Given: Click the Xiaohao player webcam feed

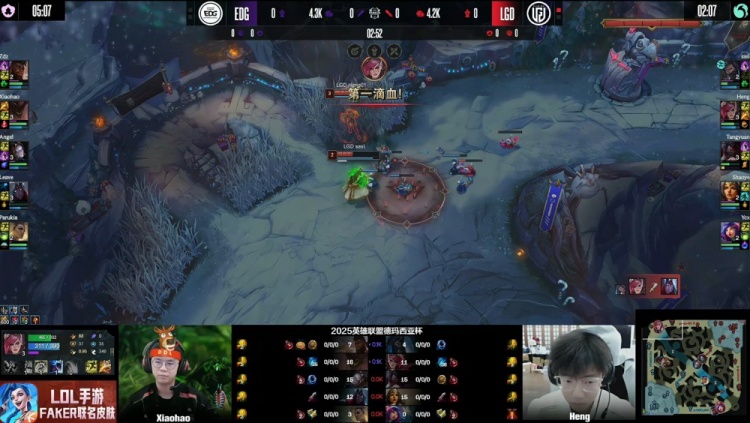Looking at the screenshot, I should point(174,370).
